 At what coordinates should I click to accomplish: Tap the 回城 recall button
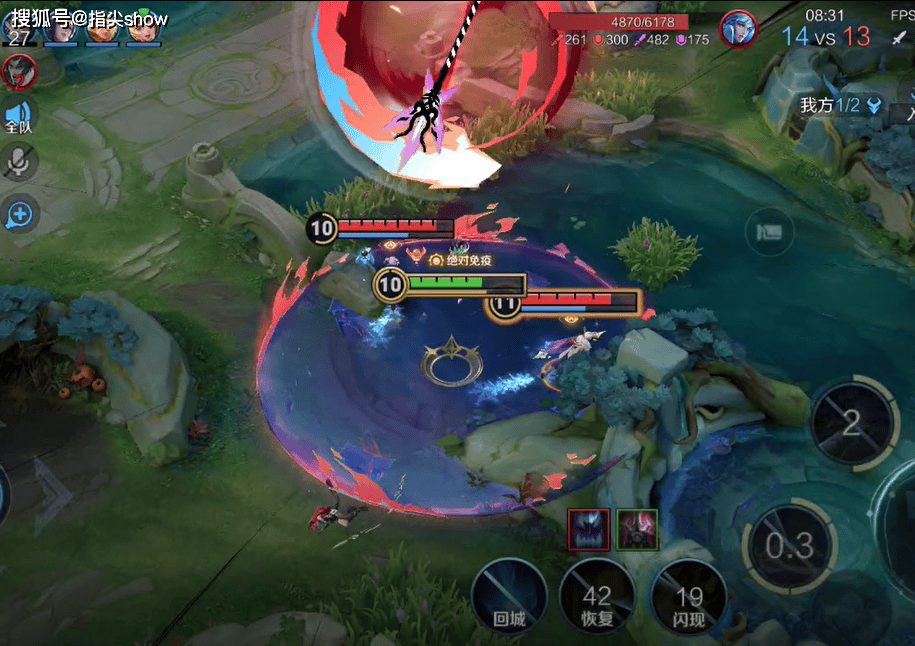click(509, 597)
